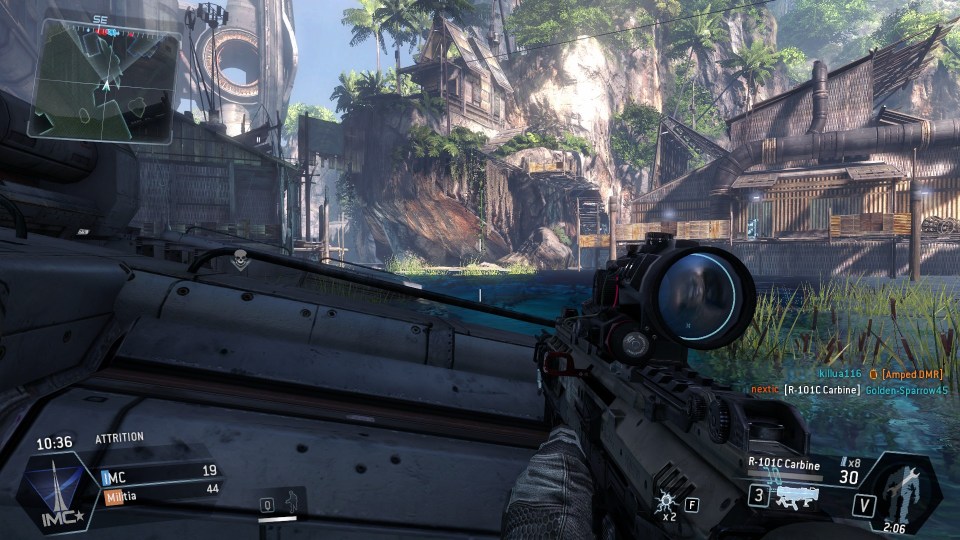
Task: Click the Titan build status icon
Action: [904, 491]
